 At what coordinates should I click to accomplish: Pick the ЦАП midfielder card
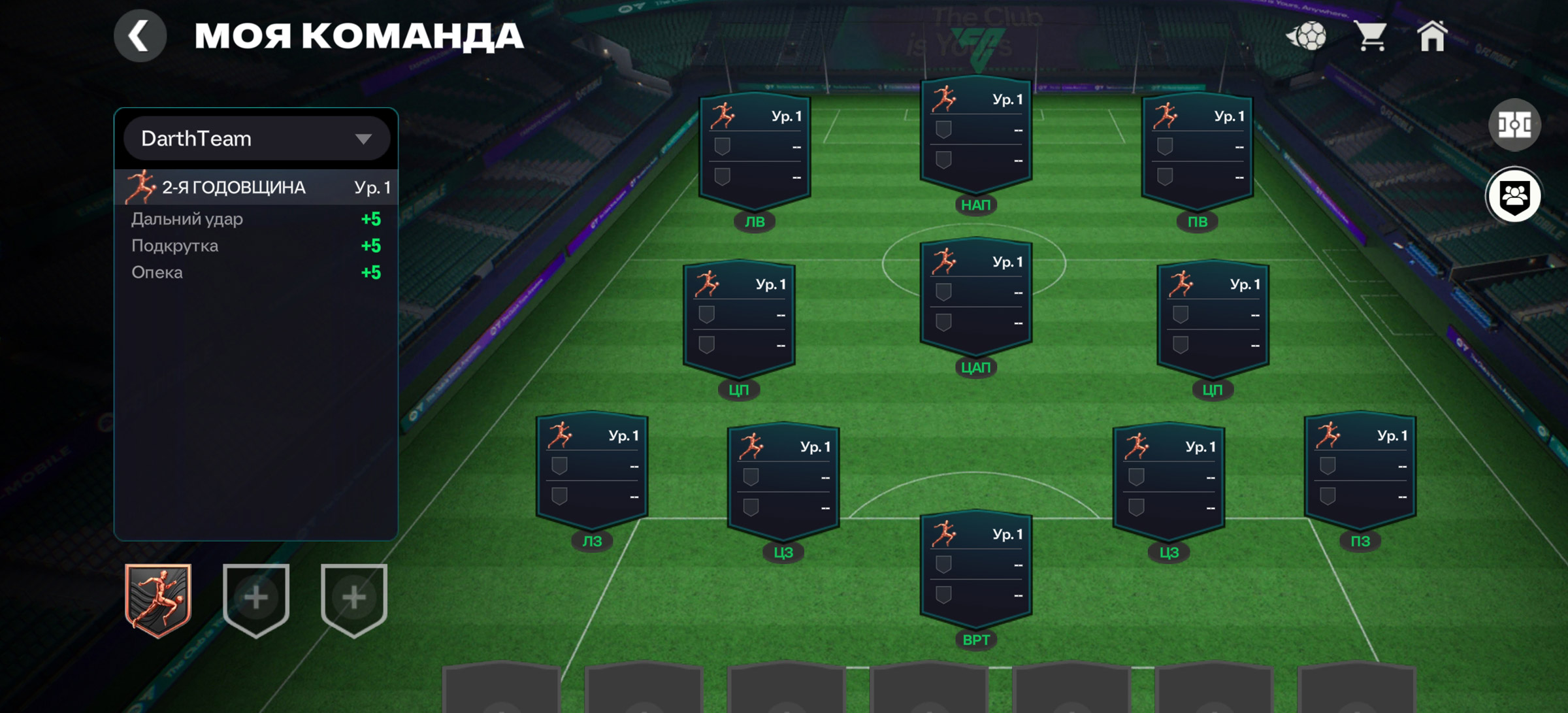975,300
